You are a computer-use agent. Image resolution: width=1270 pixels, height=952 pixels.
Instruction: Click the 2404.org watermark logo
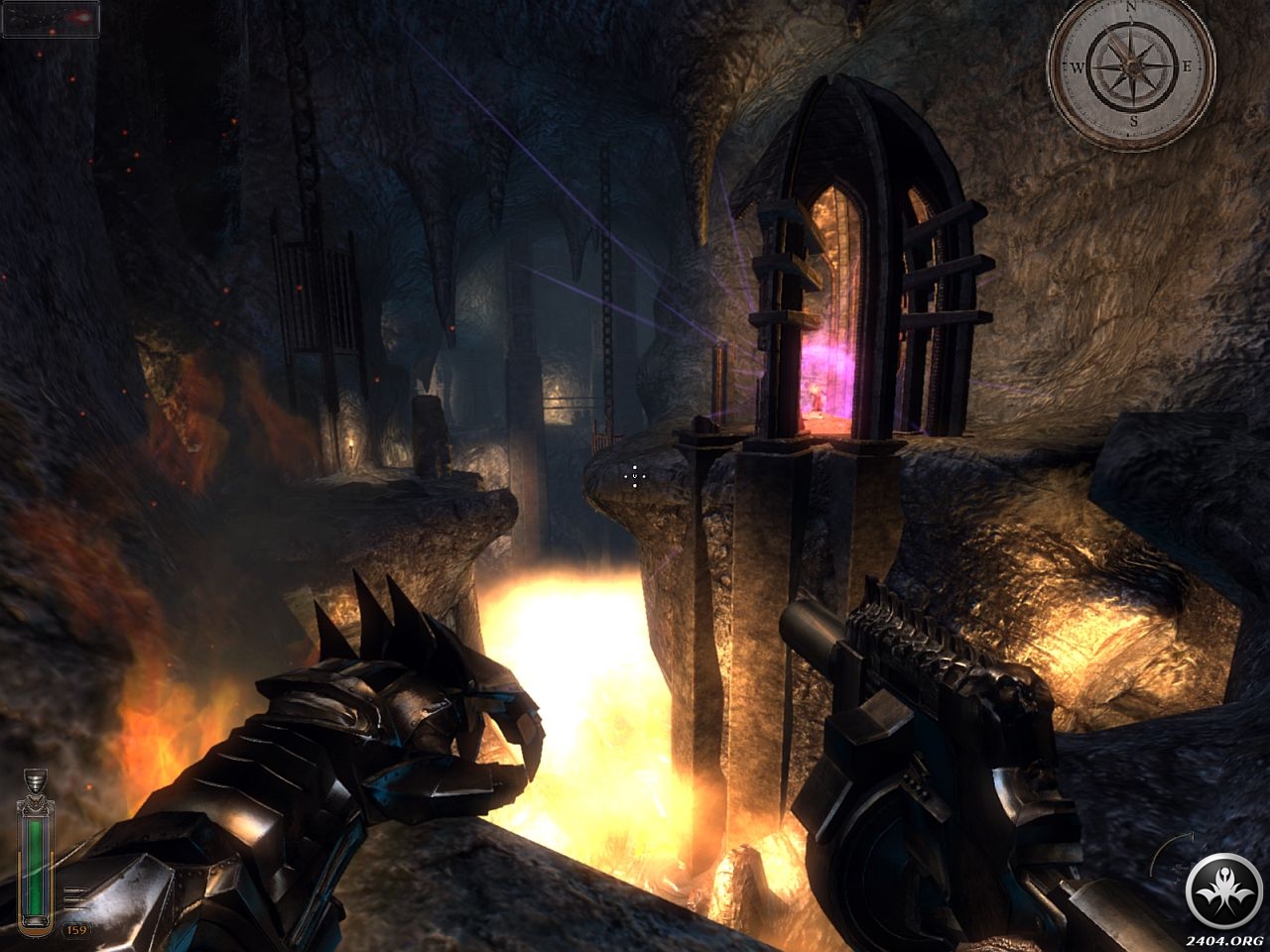(1222, 893)
